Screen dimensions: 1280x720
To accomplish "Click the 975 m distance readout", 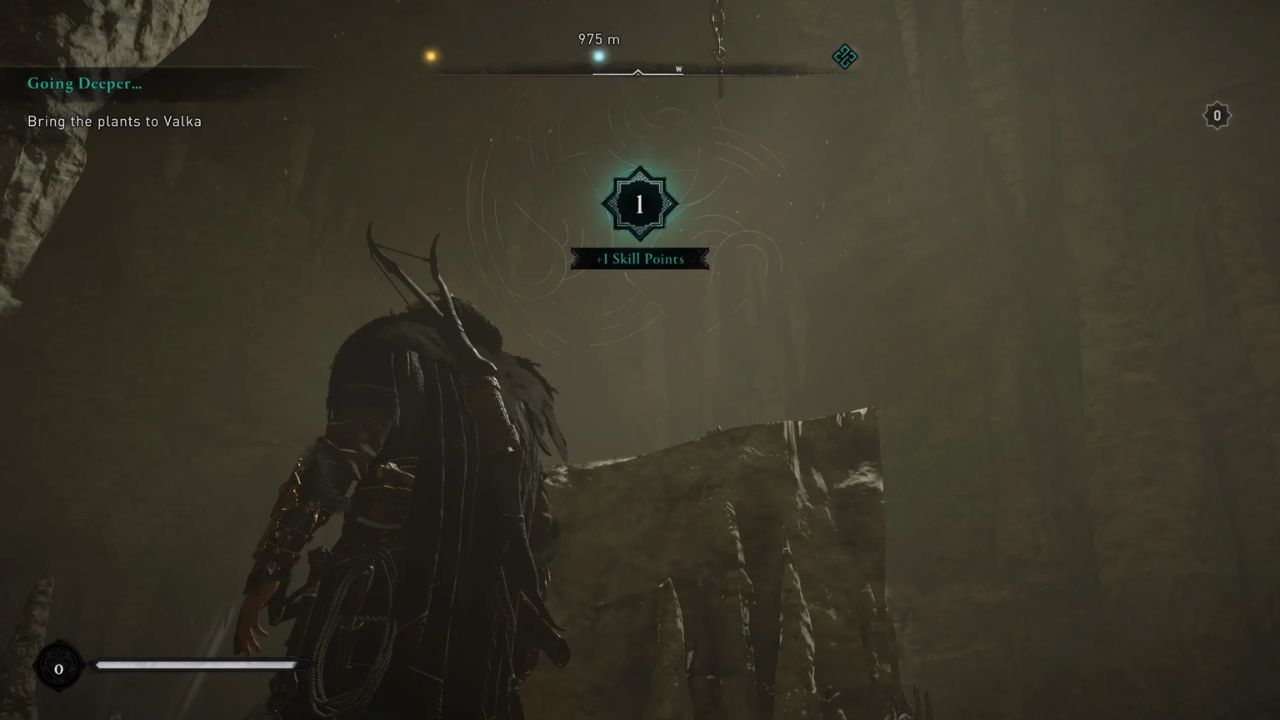I will pos(601,39).
